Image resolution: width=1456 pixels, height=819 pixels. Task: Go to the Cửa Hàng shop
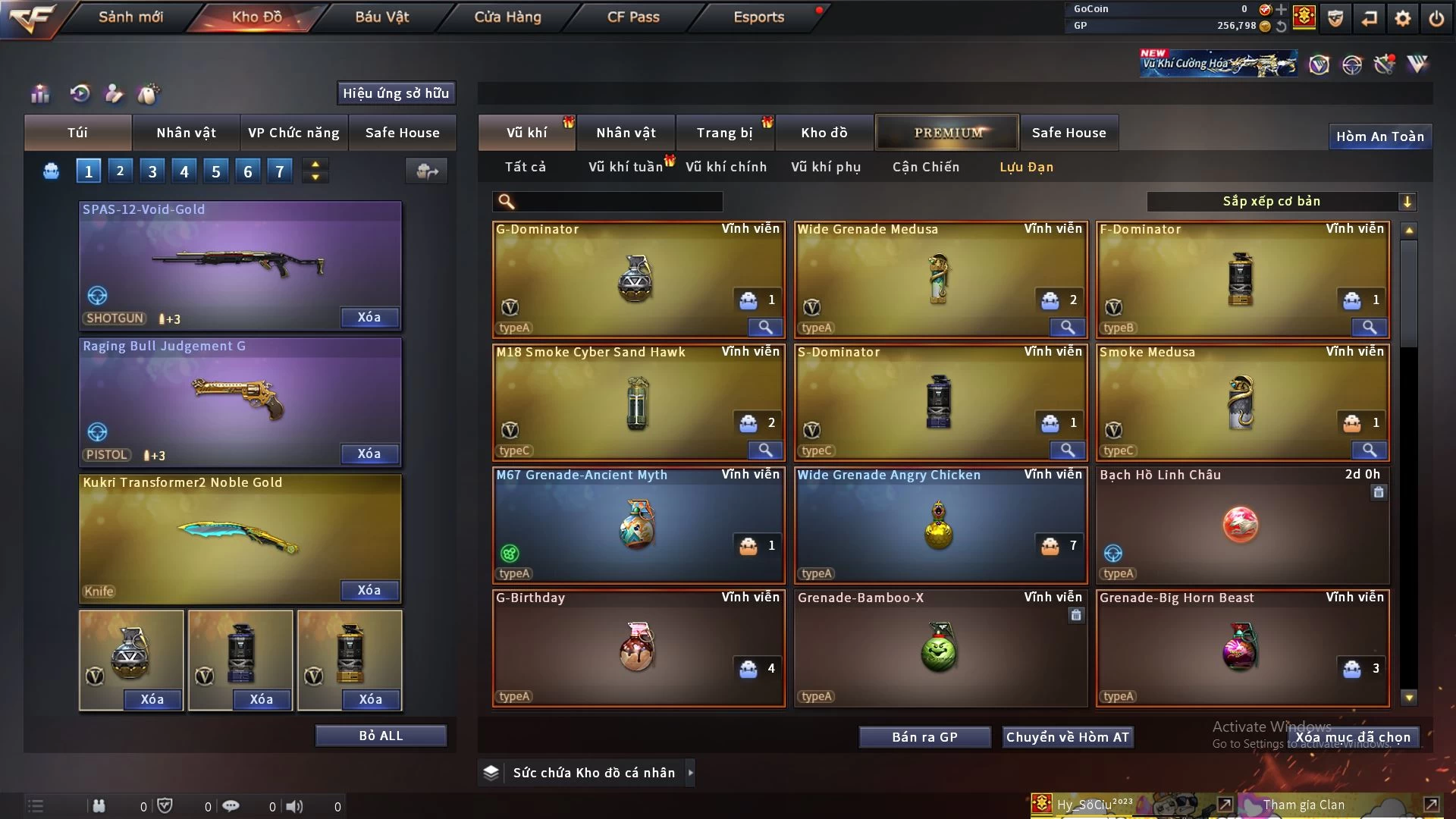[507, 17]
